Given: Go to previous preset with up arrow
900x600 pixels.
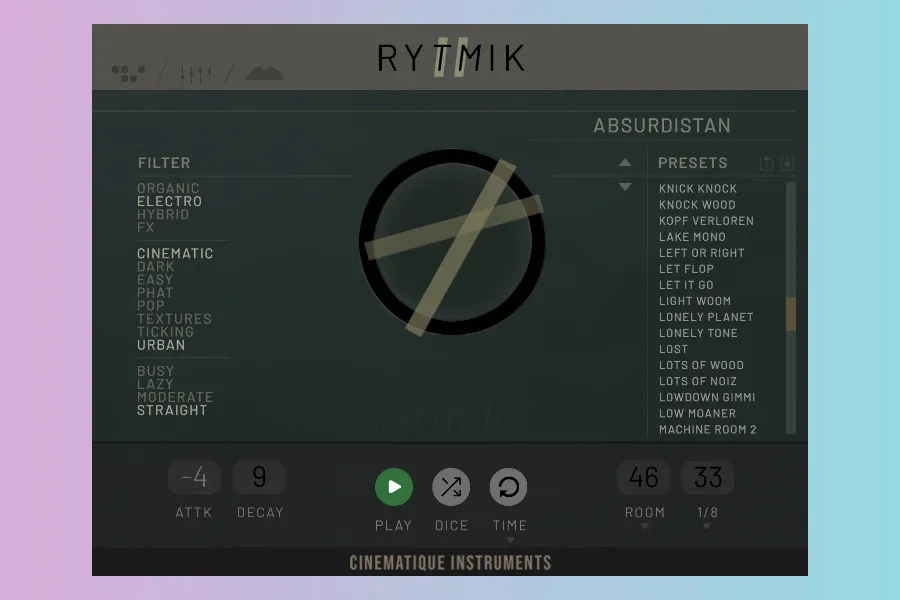Looking at the screenshot, I should pos(625,162).
